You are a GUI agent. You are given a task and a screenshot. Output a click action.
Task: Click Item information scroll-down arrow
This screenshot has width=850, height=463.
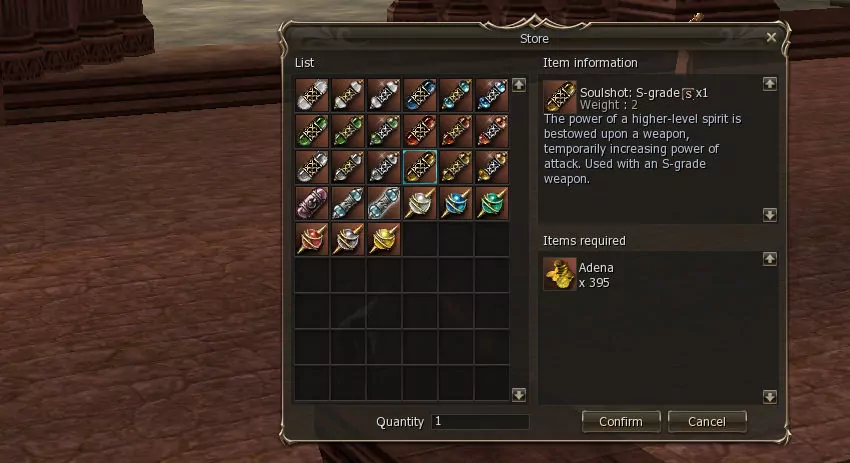769,214
